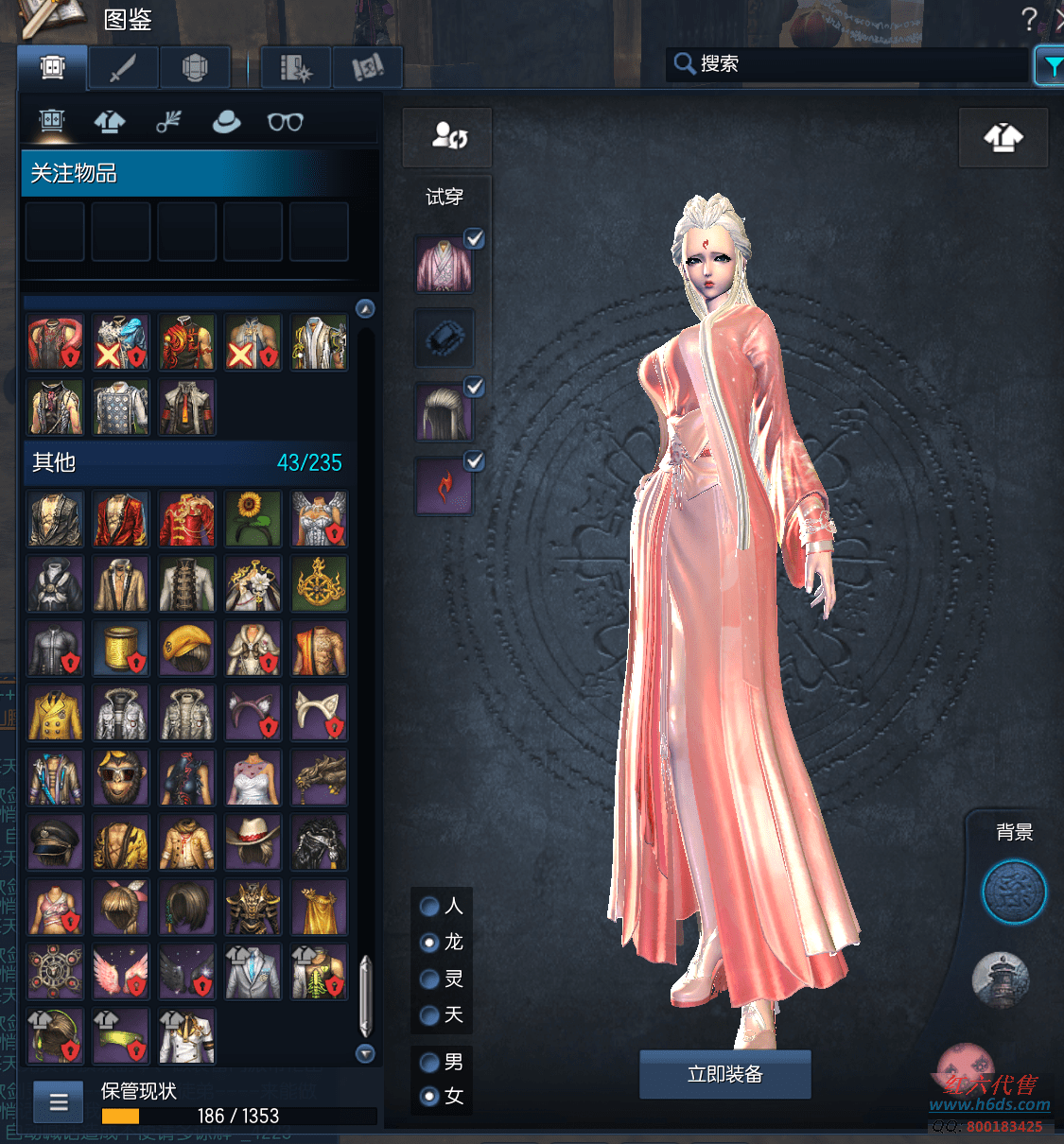Select the 人 race option

429,907
